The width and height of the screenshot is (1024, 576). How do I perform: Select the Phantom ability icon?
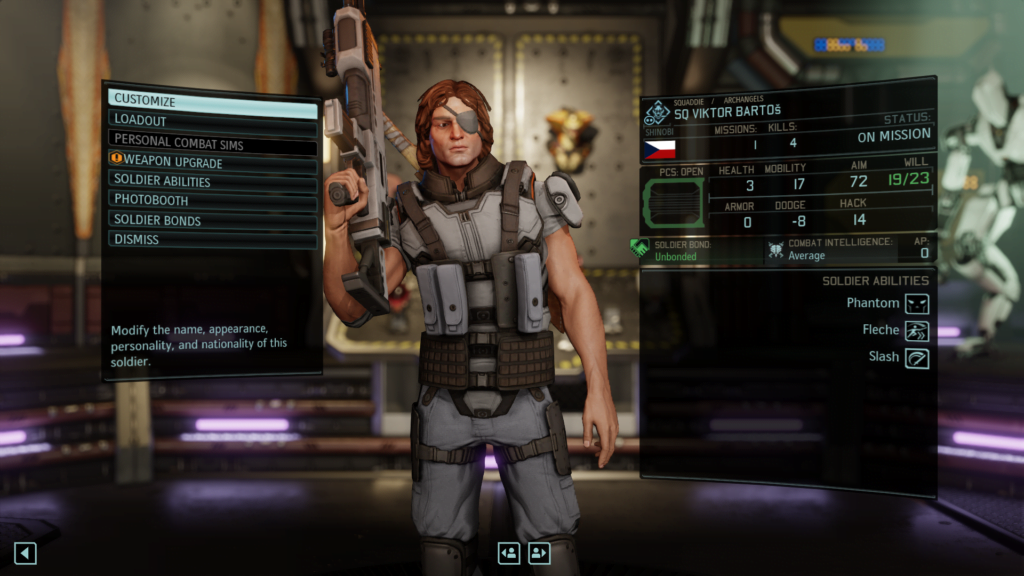(917, 303)
